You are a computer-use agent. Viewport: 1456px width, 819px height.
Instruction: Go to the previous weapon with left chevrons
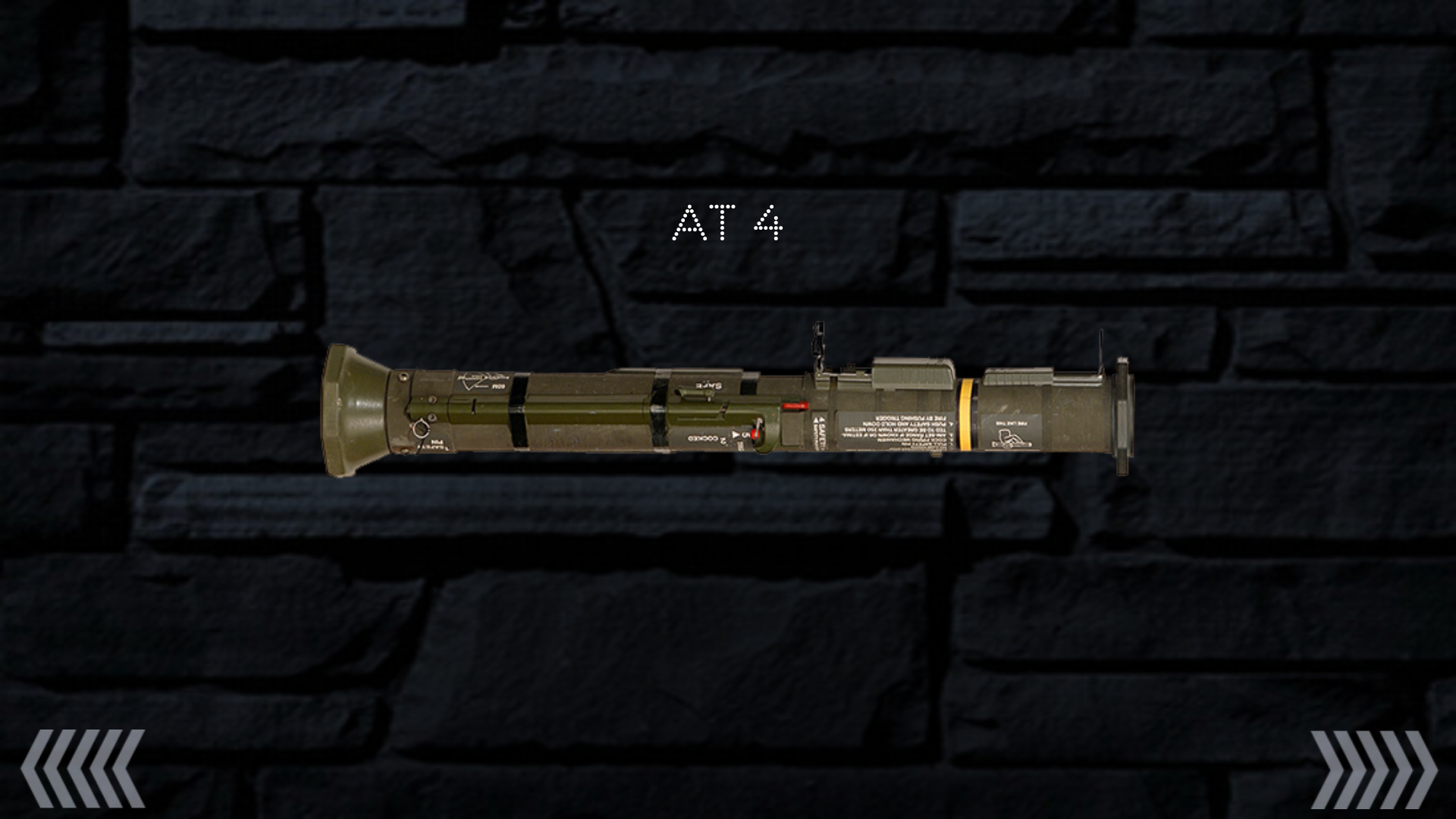(x=83, y=768)
